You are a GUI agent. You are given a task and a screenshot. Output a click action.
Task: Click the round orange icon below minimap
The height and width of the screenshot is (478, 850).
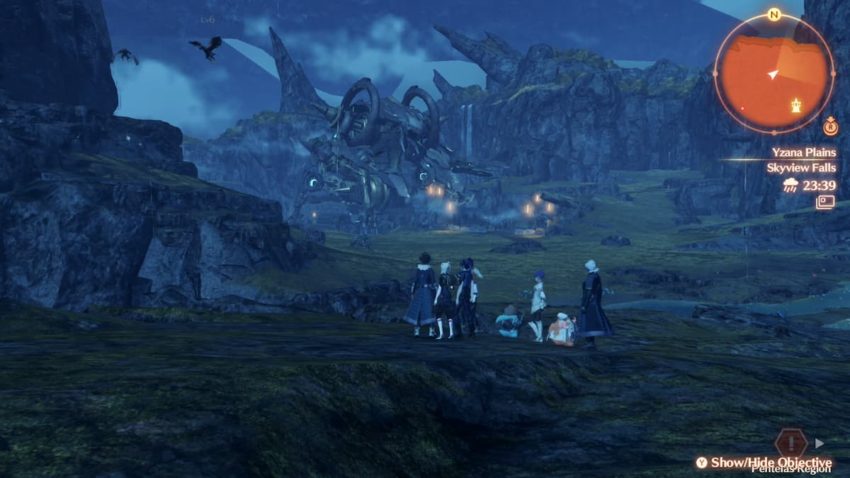coord(830,126)
